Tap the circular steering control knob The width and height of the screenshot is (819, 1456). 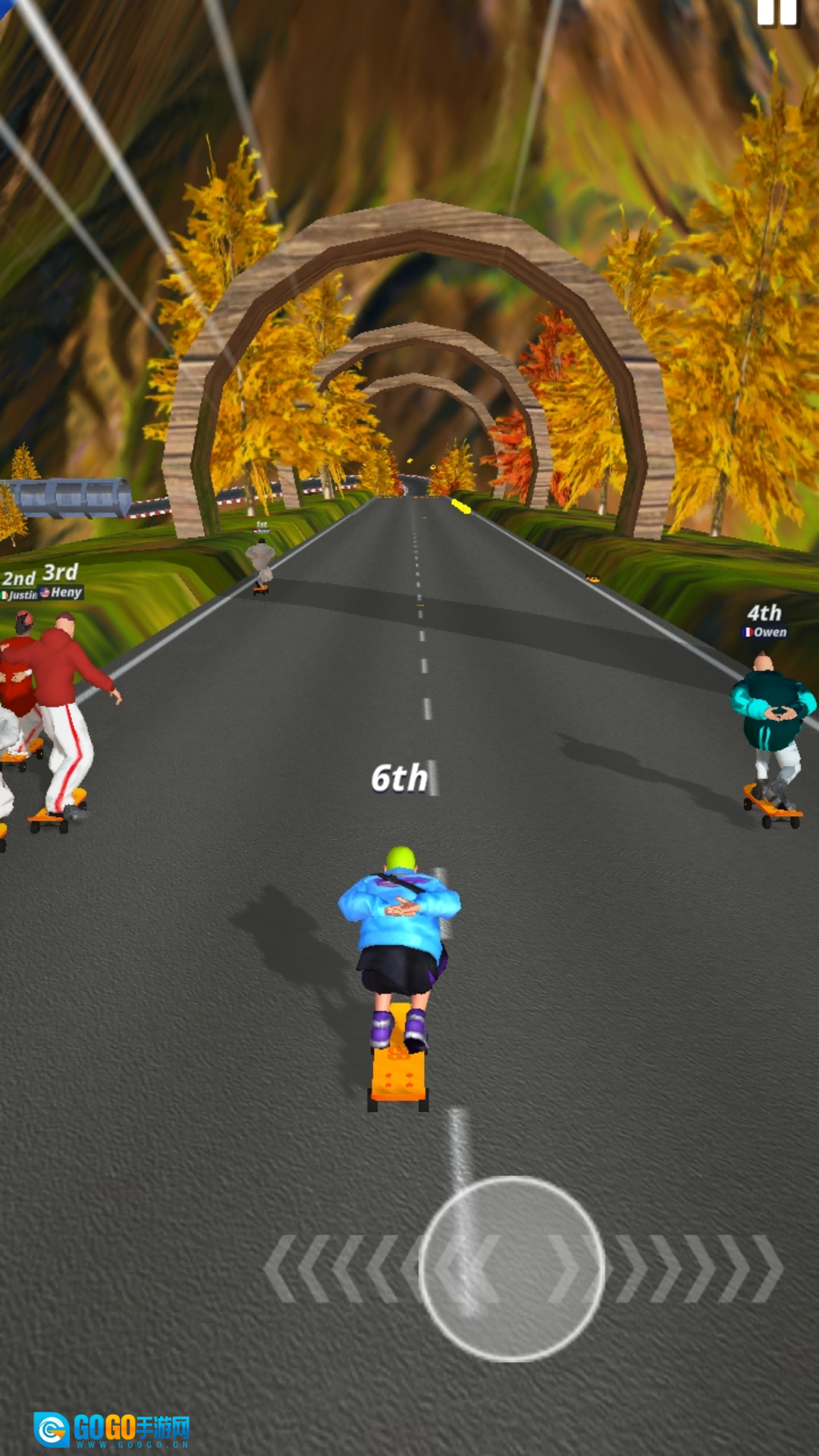click(x=512, y=1268)
